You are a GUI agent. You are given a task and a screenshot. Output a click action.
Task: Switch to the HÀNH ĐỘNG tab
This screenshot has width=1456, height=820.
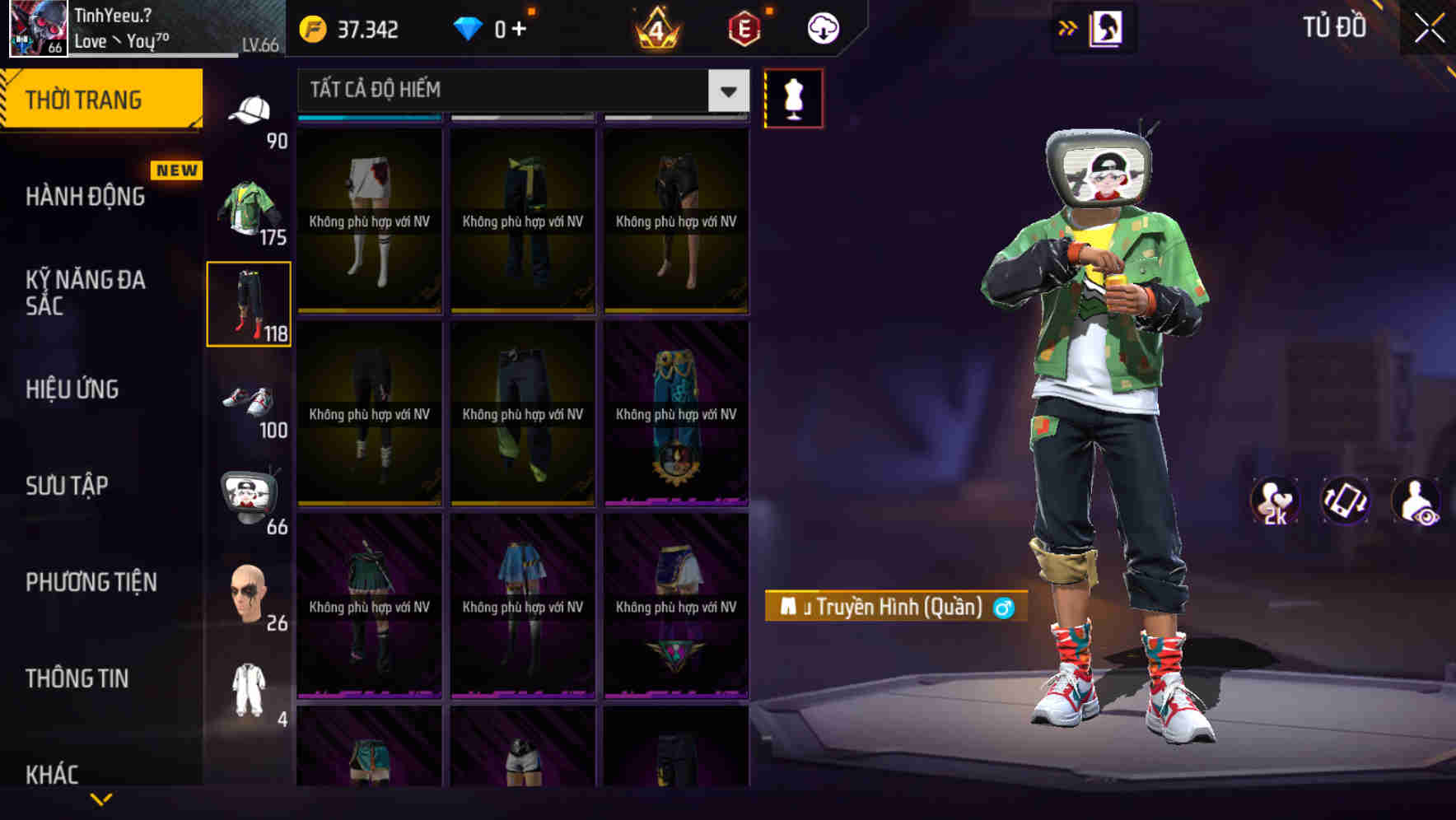click(x=83, y=196)
